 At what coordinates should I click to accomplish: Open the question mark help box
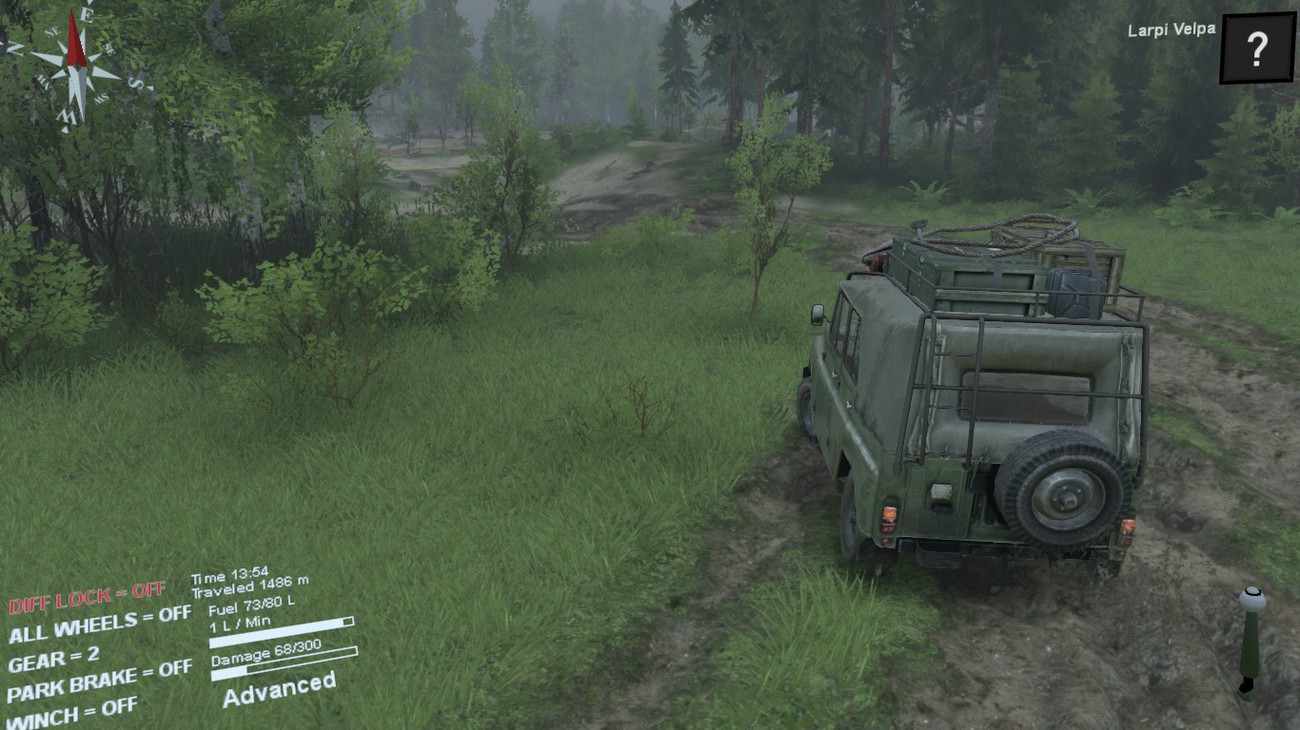[1257, 47]
